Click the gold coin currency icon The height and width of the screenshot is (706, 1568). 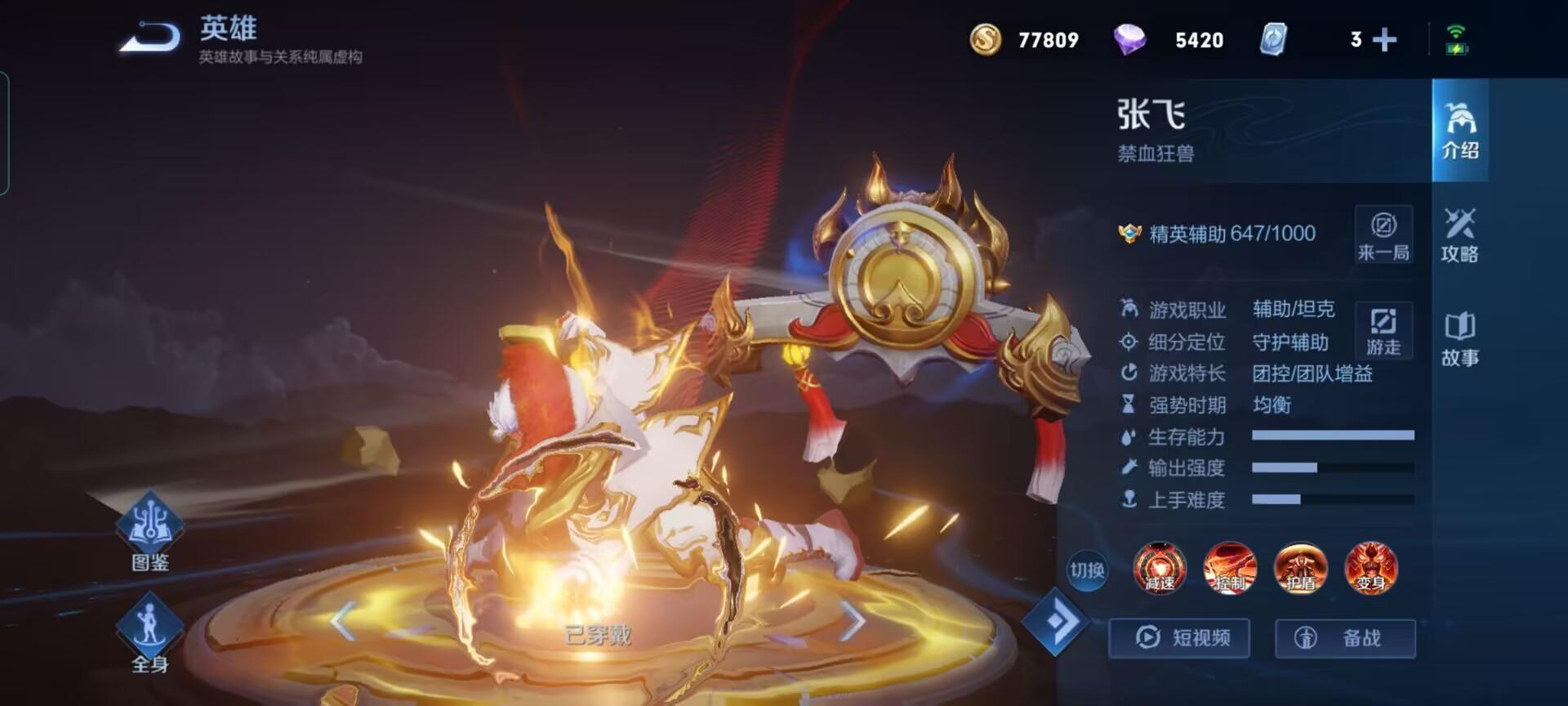click(x=986, y=39)
